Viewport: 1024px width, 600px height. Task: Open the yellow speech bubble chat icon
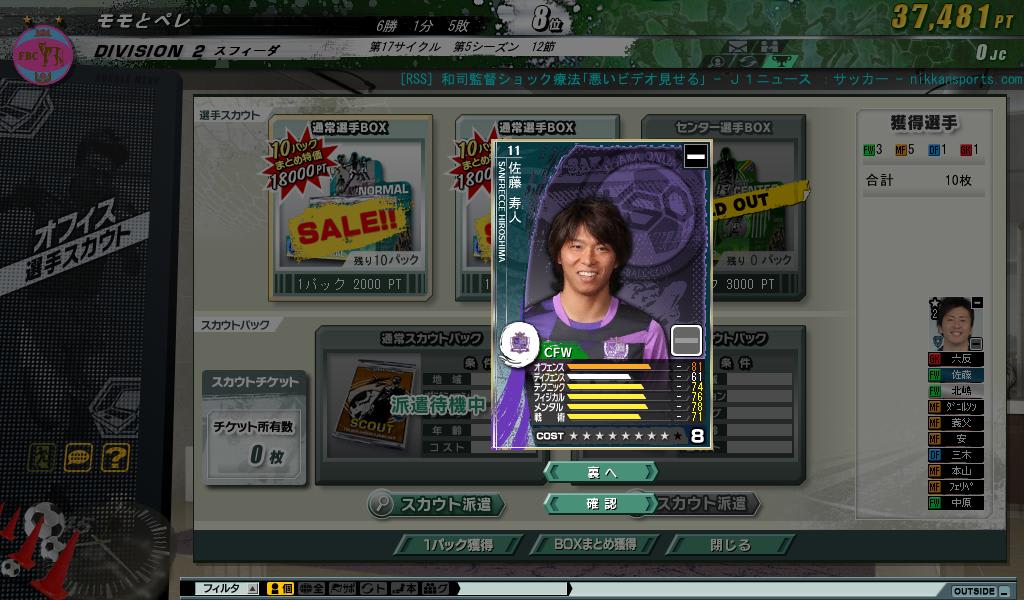click(x=78, y=457)
